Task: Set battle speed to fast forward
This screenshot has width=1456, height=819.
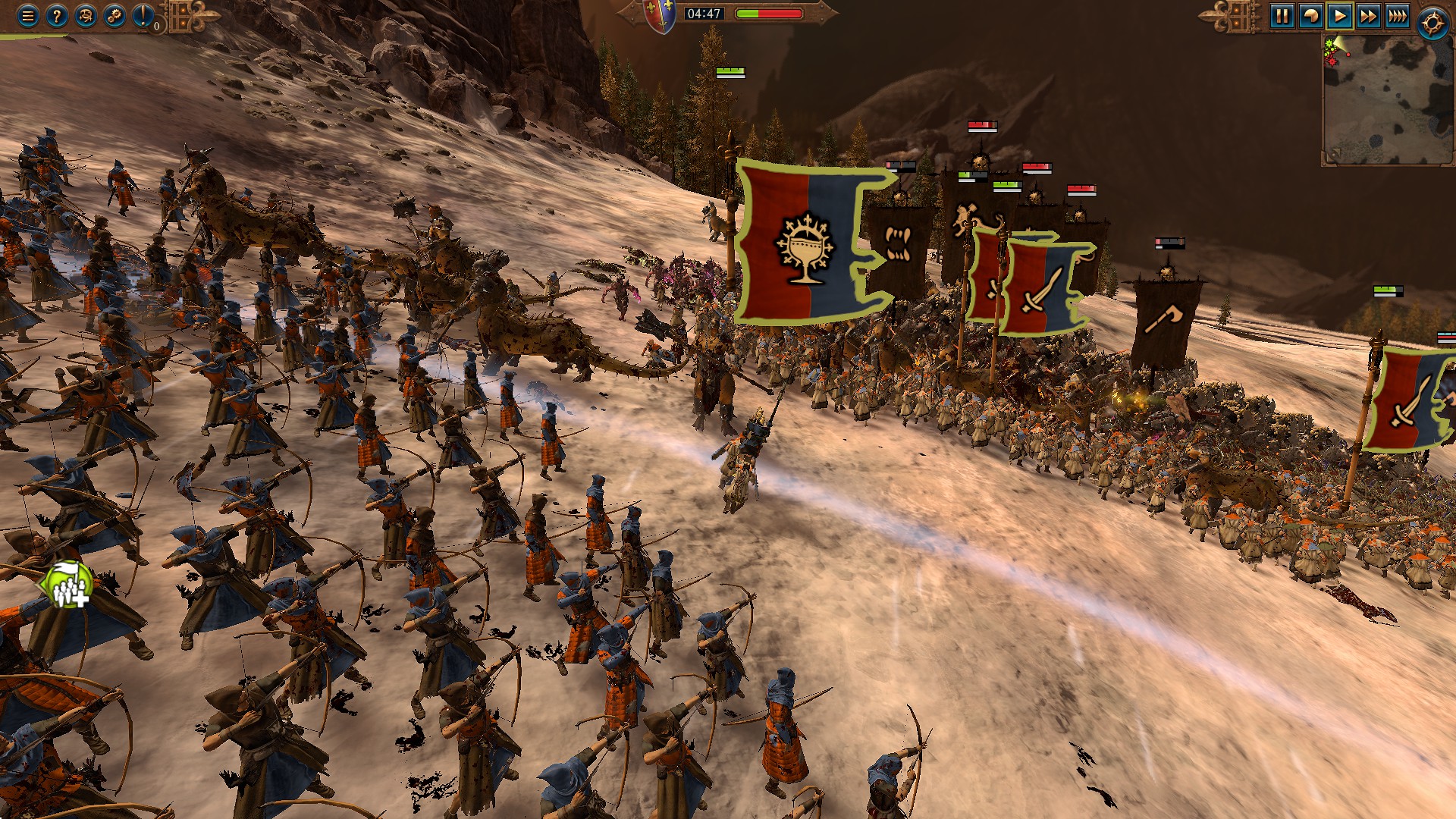Action: (1368, 16)
